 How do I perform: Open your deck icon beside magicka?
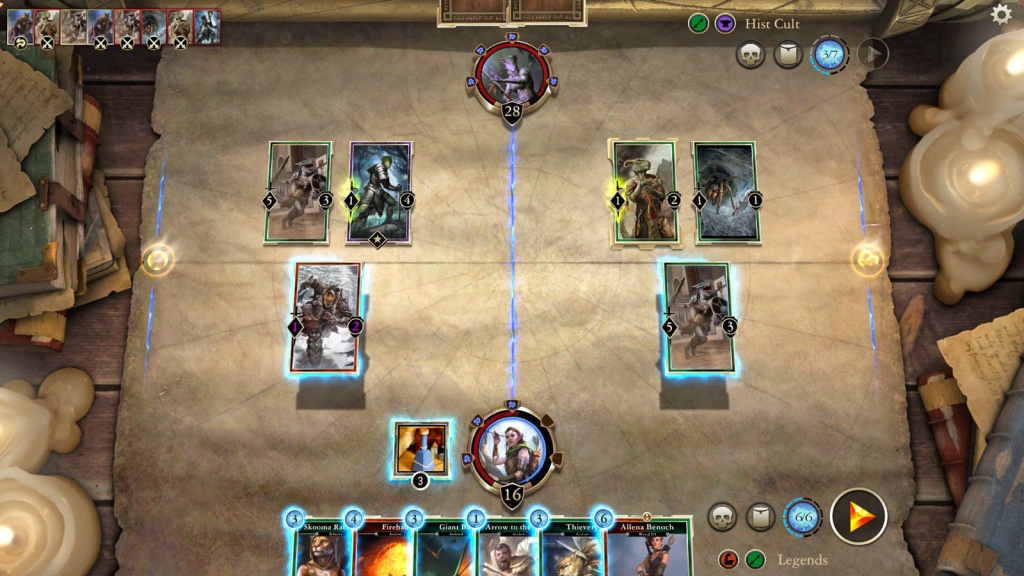[760, 517]
